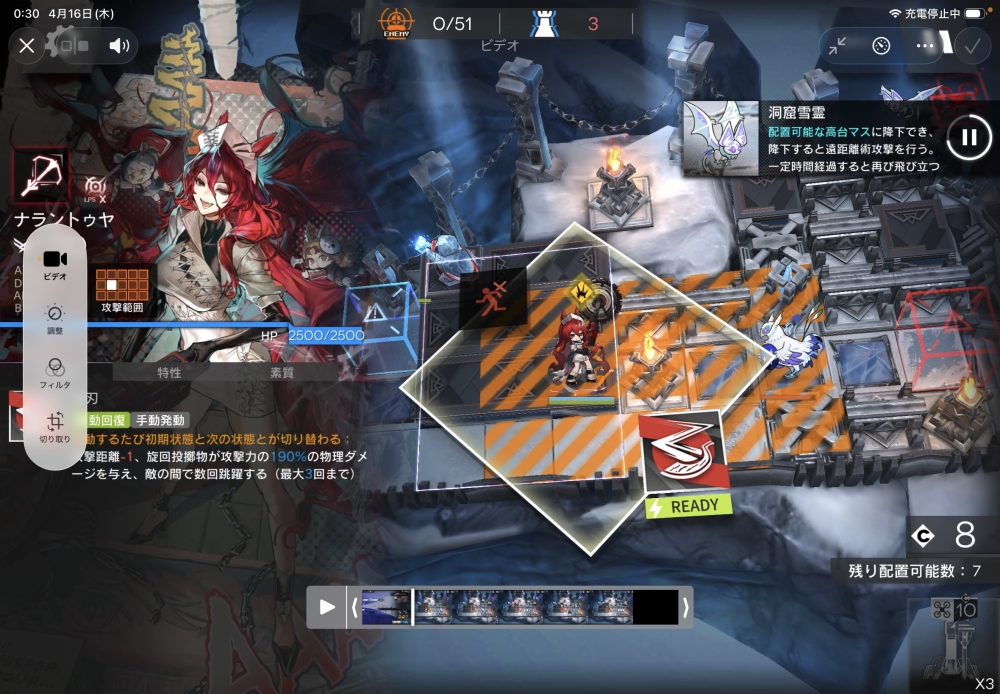Switch to the 切り取り crop tool
Viewport: 1000px width, 694px height.
tap(55, 427)
